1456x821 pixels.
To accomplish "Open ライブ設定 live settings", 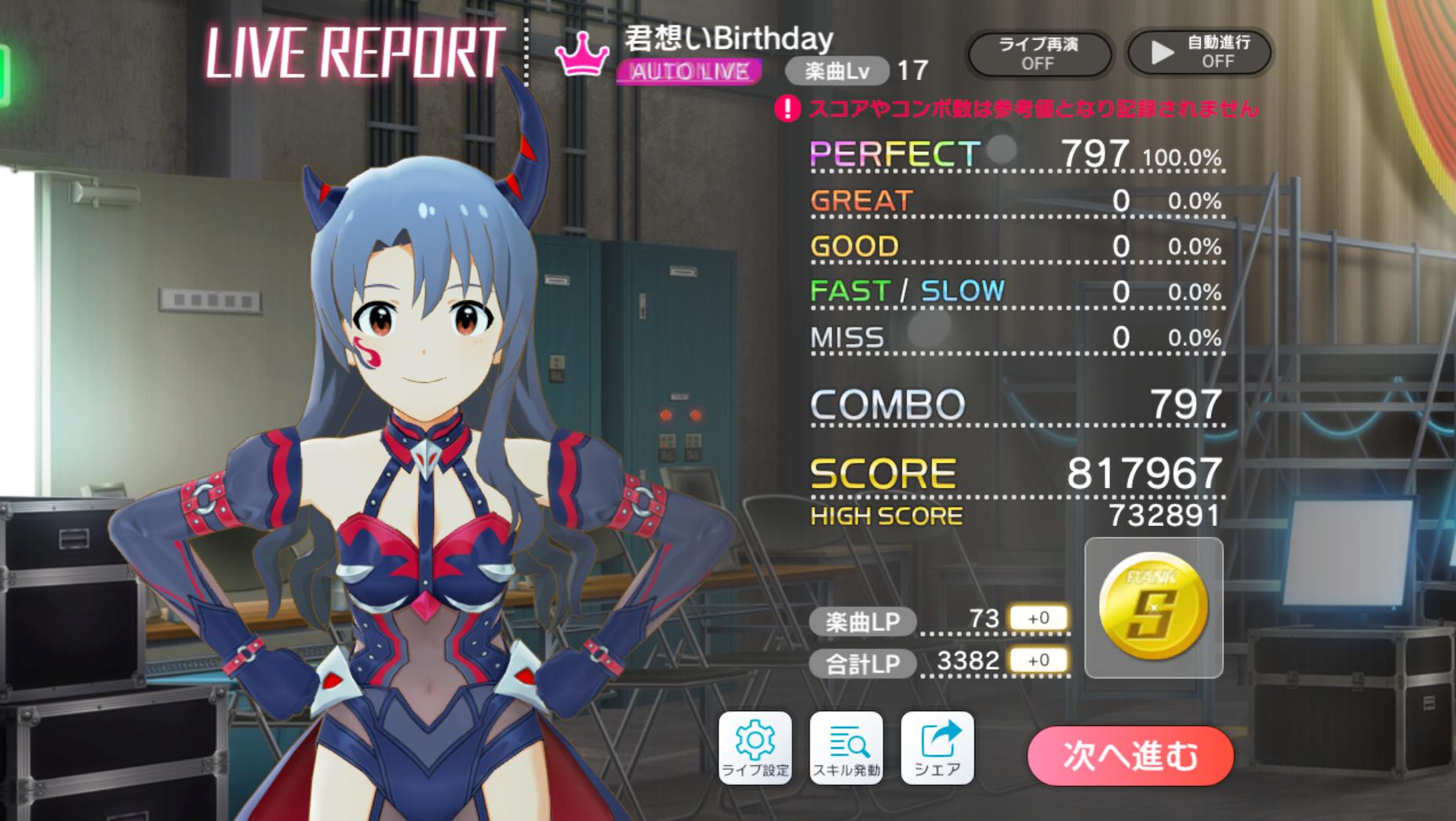I will pyautogui.click(x=755, y=748).
